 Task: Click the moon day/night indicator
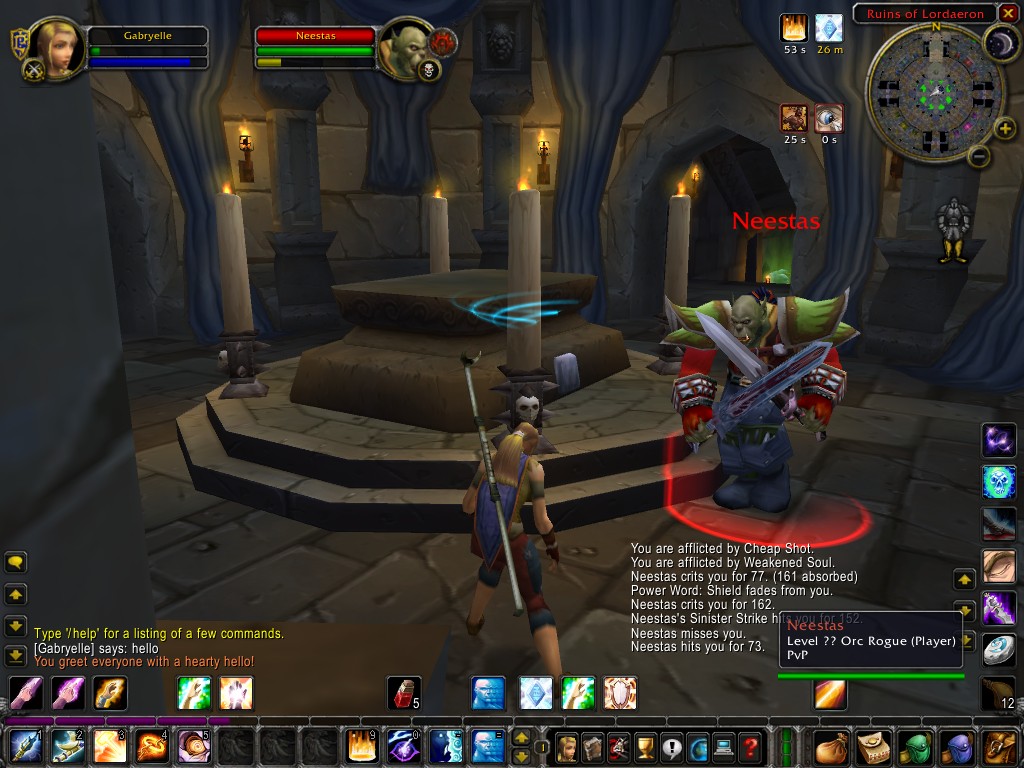(x=1002, y=41)
